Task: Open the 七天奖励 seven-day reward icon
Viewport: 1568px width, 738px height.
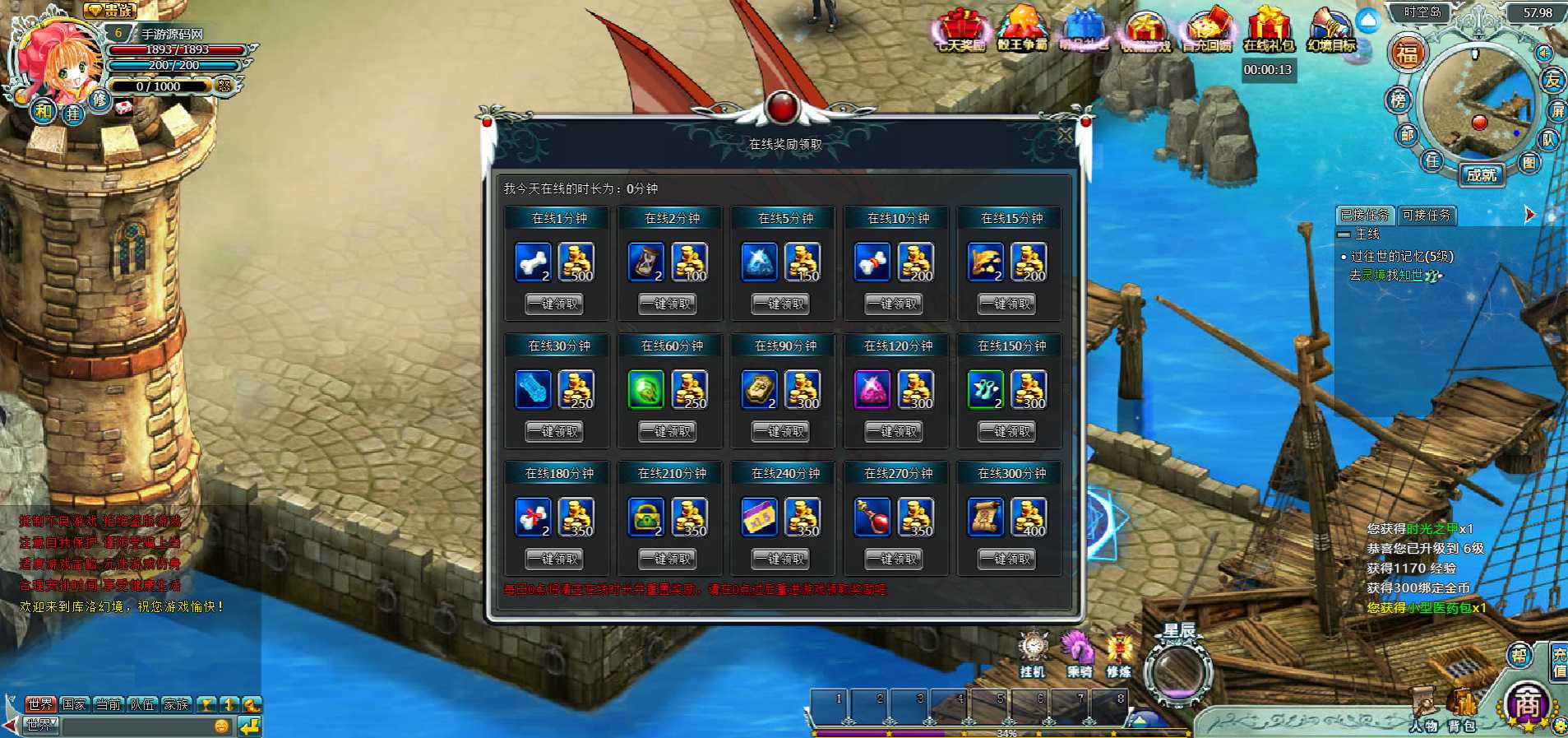Action: point(961,30)
